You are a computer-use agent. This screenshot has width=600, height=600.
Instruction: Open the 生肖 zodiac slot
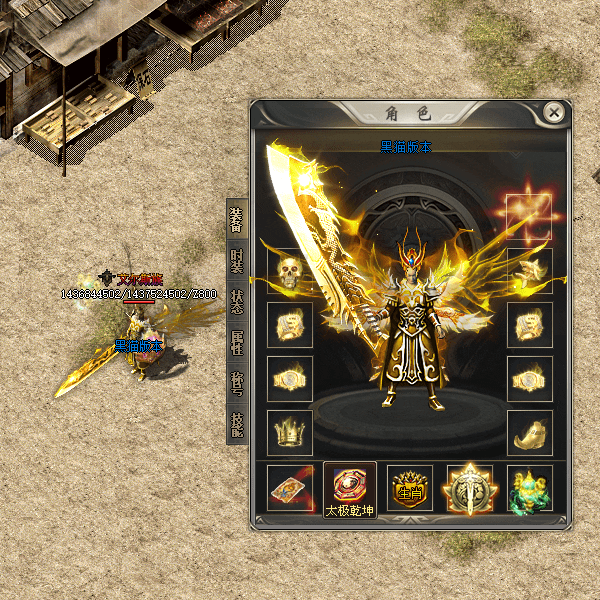410,487
